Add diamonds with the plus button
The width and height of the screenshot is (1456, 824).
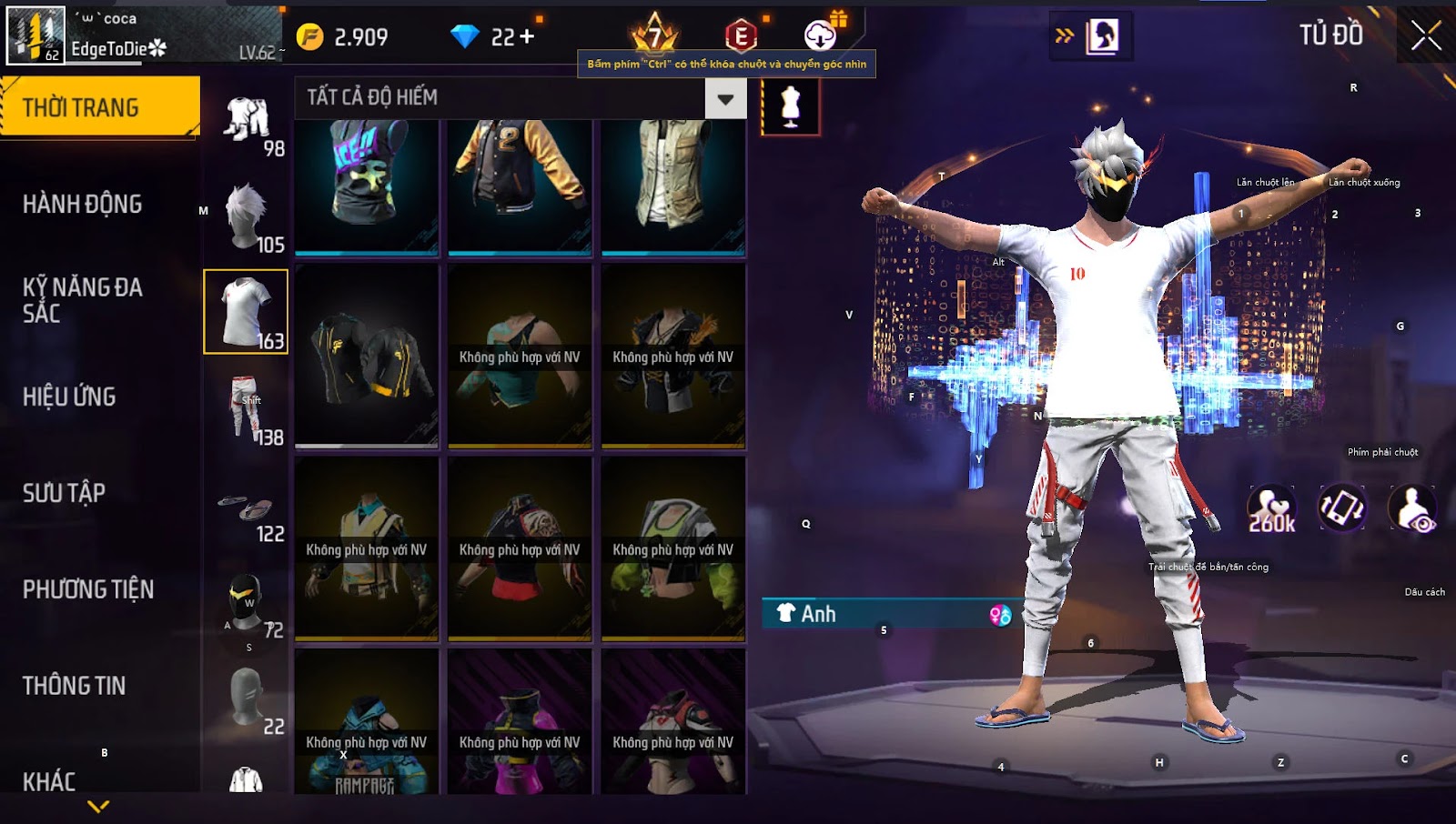[527, 37]
